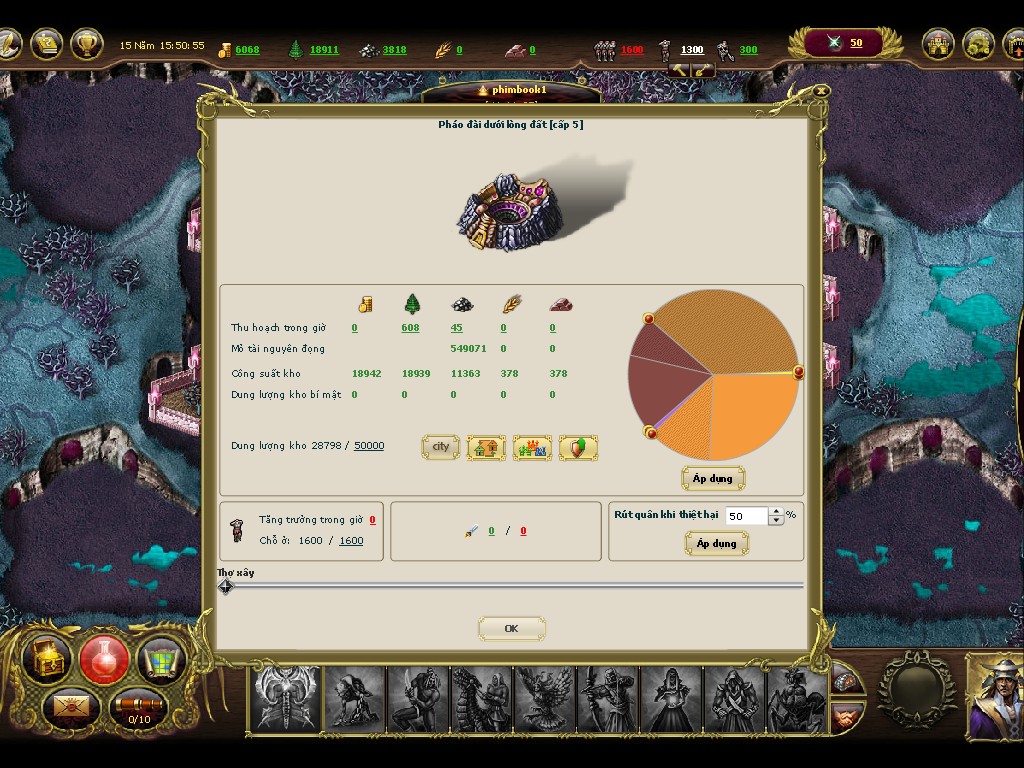Apply the troop withdrawal percentage setting

[x=716, y=543]
